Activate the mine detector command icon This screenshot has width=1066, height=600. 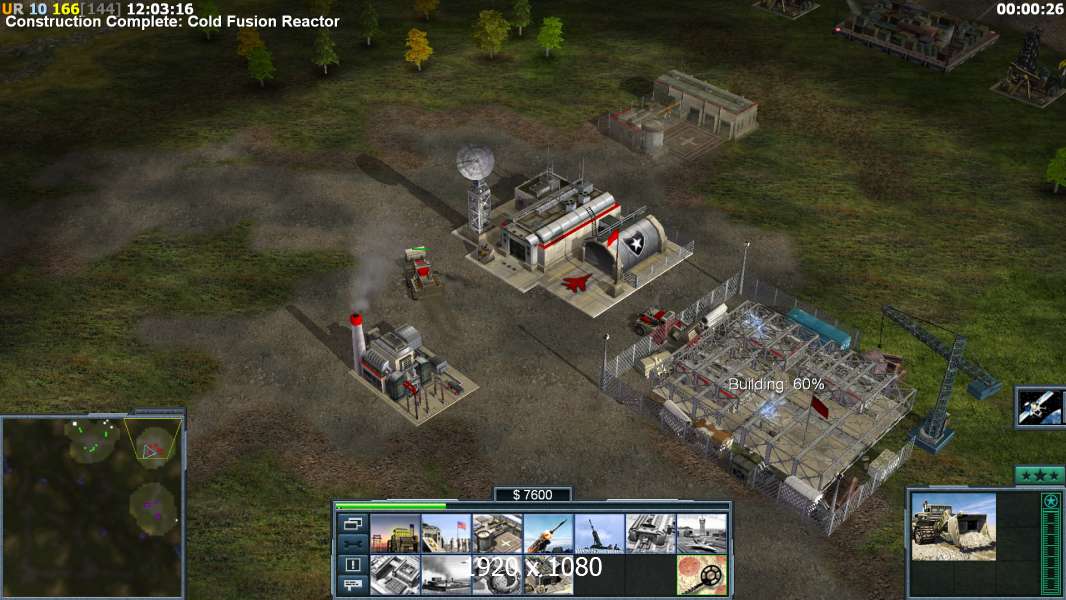pyautogui.click(x=702, y=574)
